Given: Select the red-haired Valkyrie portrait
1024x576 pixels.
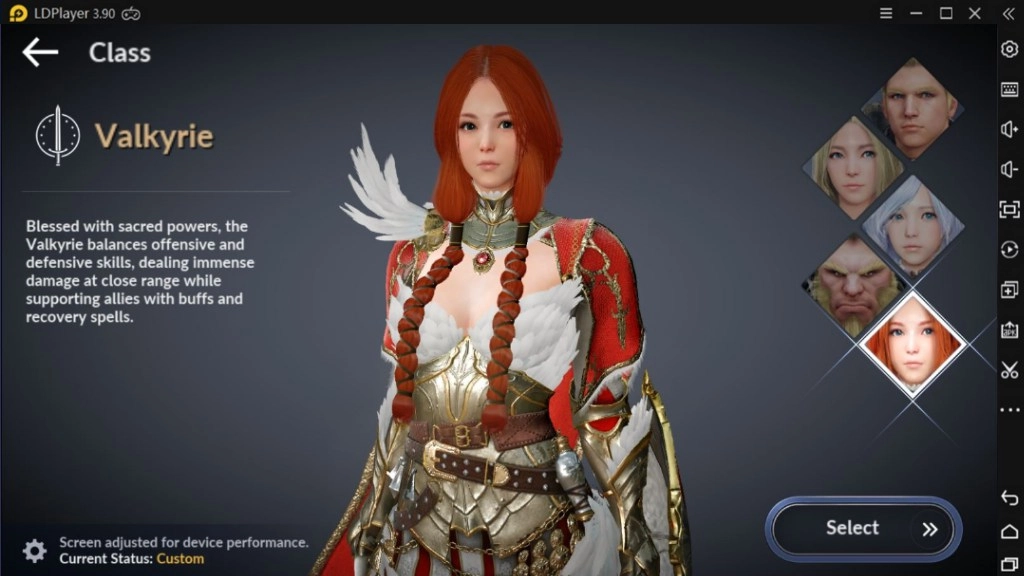Looking at the screenshot, I should click(x=911, y=343).
